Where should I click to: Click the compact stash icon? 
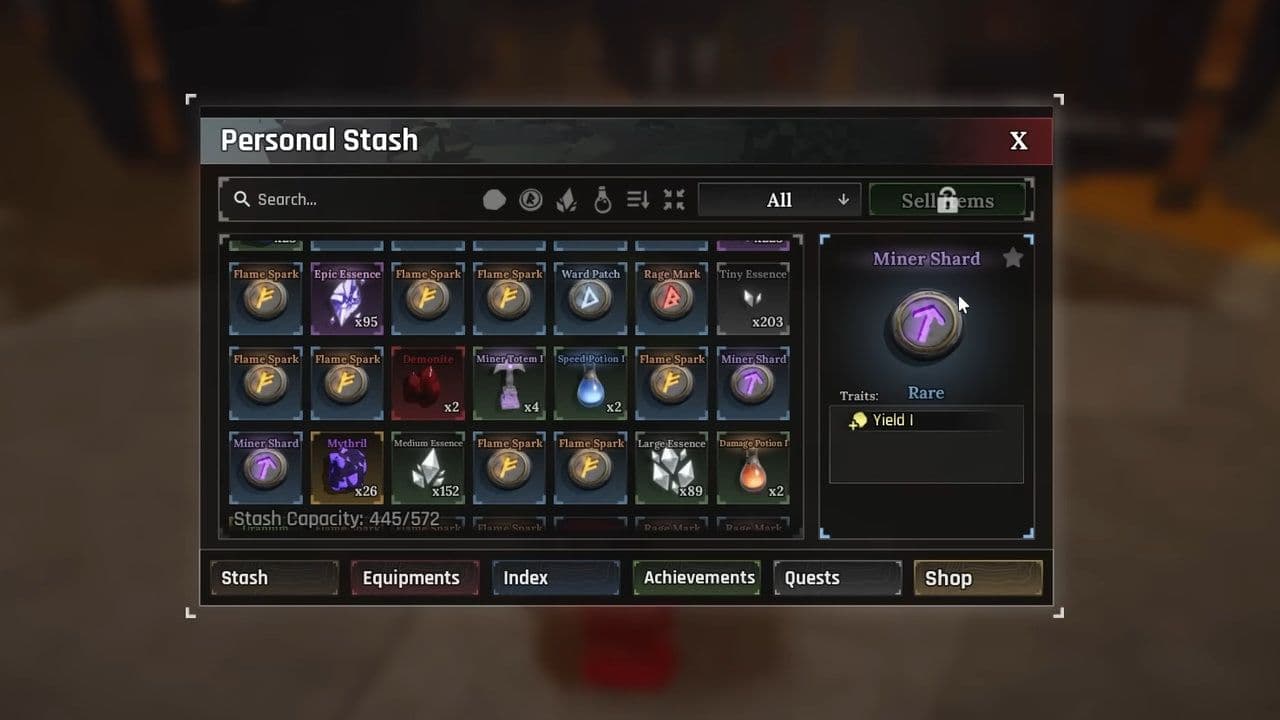point(674,199)
